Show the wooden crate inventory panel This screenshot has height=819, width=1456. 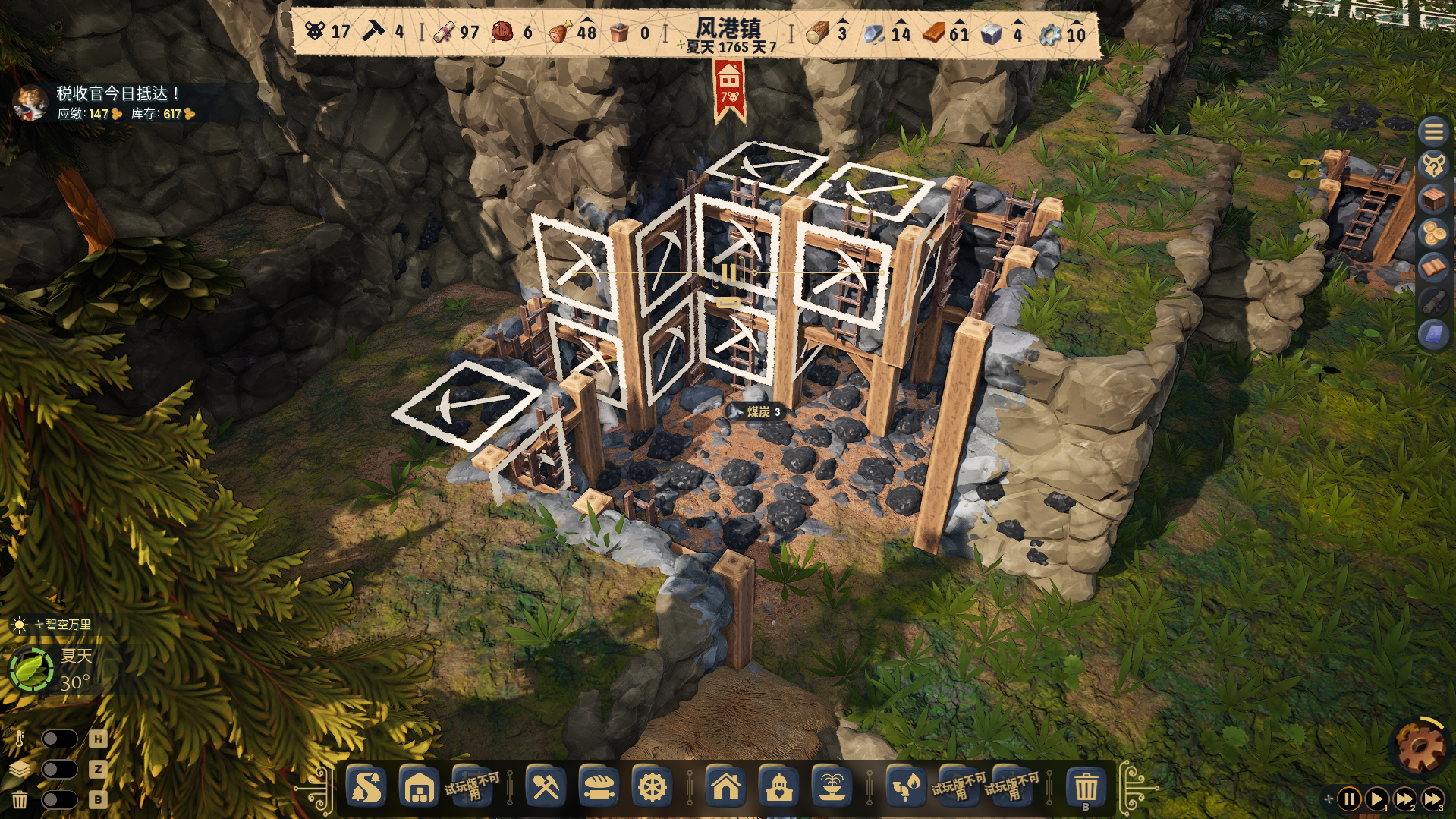1433,200
